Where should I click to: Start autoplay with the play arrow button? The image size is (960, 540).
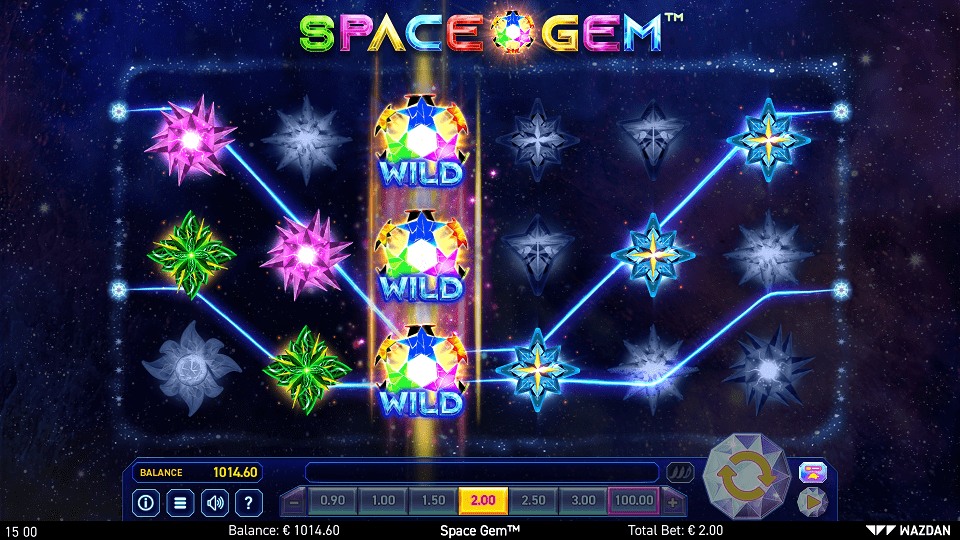coord(811,502)
